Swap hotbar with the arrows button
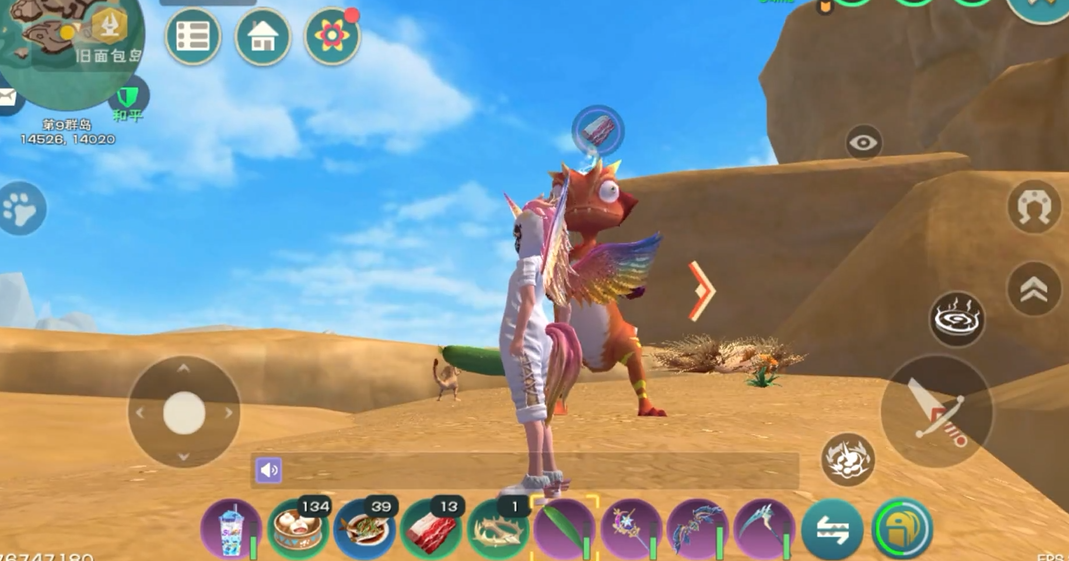The height and width of the screenshot is (561, 1069). pos(832,530)
